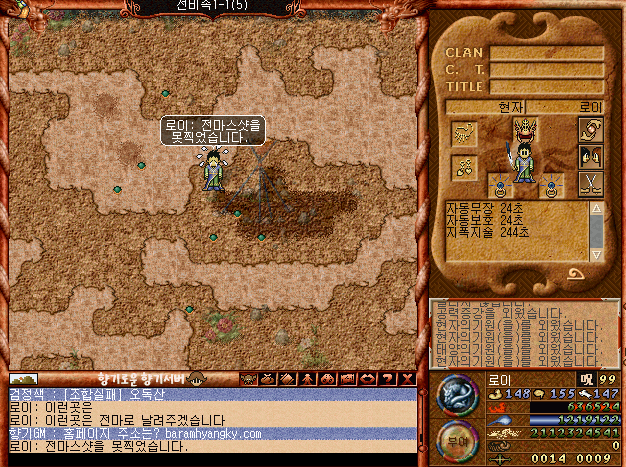Image resolution: width=626 pixels, height=467 pixels.
Task: Click the skull icon in the toolbar
Action: point(248,379)
